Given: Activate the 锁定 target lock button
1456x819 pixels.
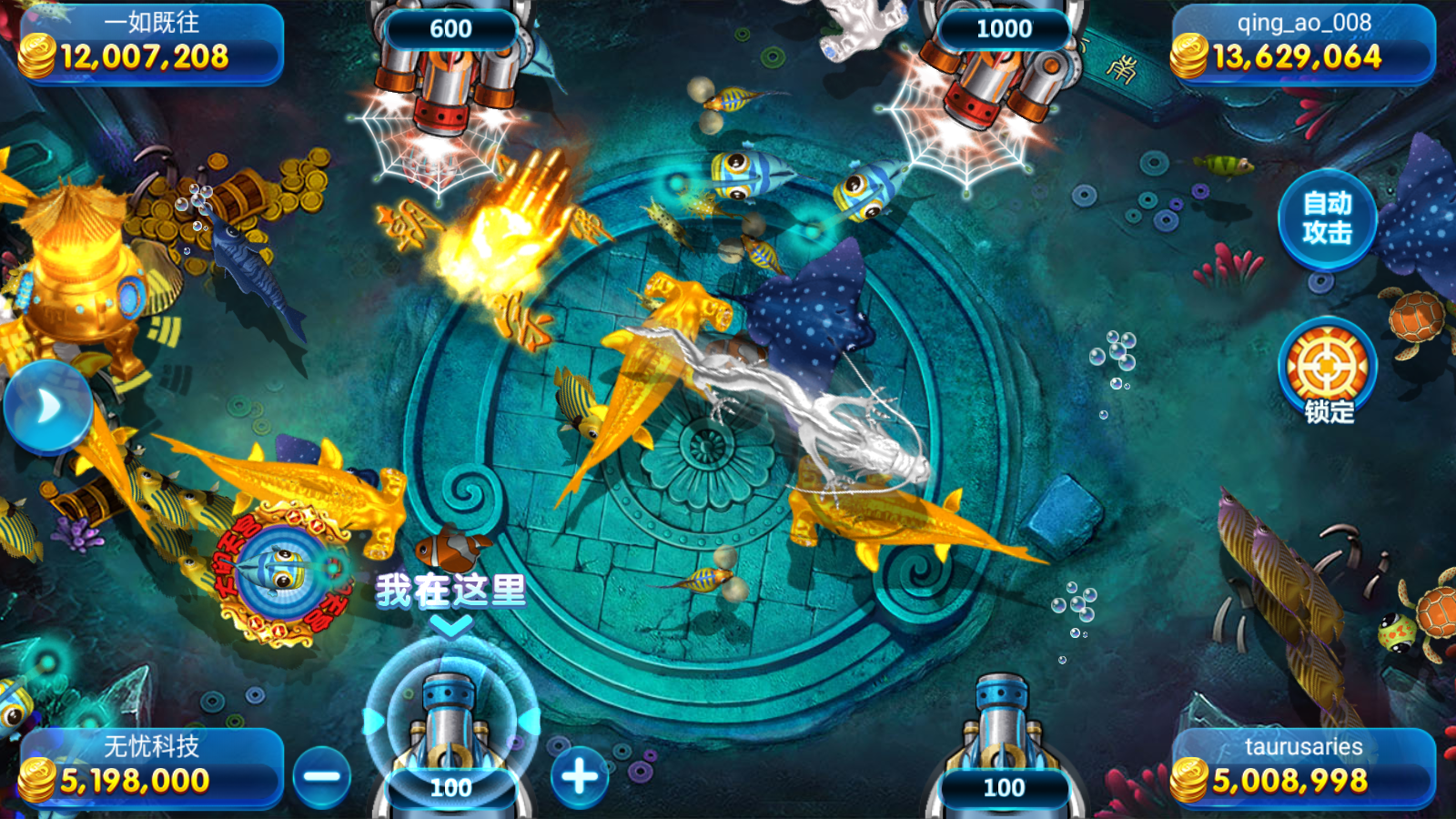Looking at the screenshot, I should click(1328, 370).
